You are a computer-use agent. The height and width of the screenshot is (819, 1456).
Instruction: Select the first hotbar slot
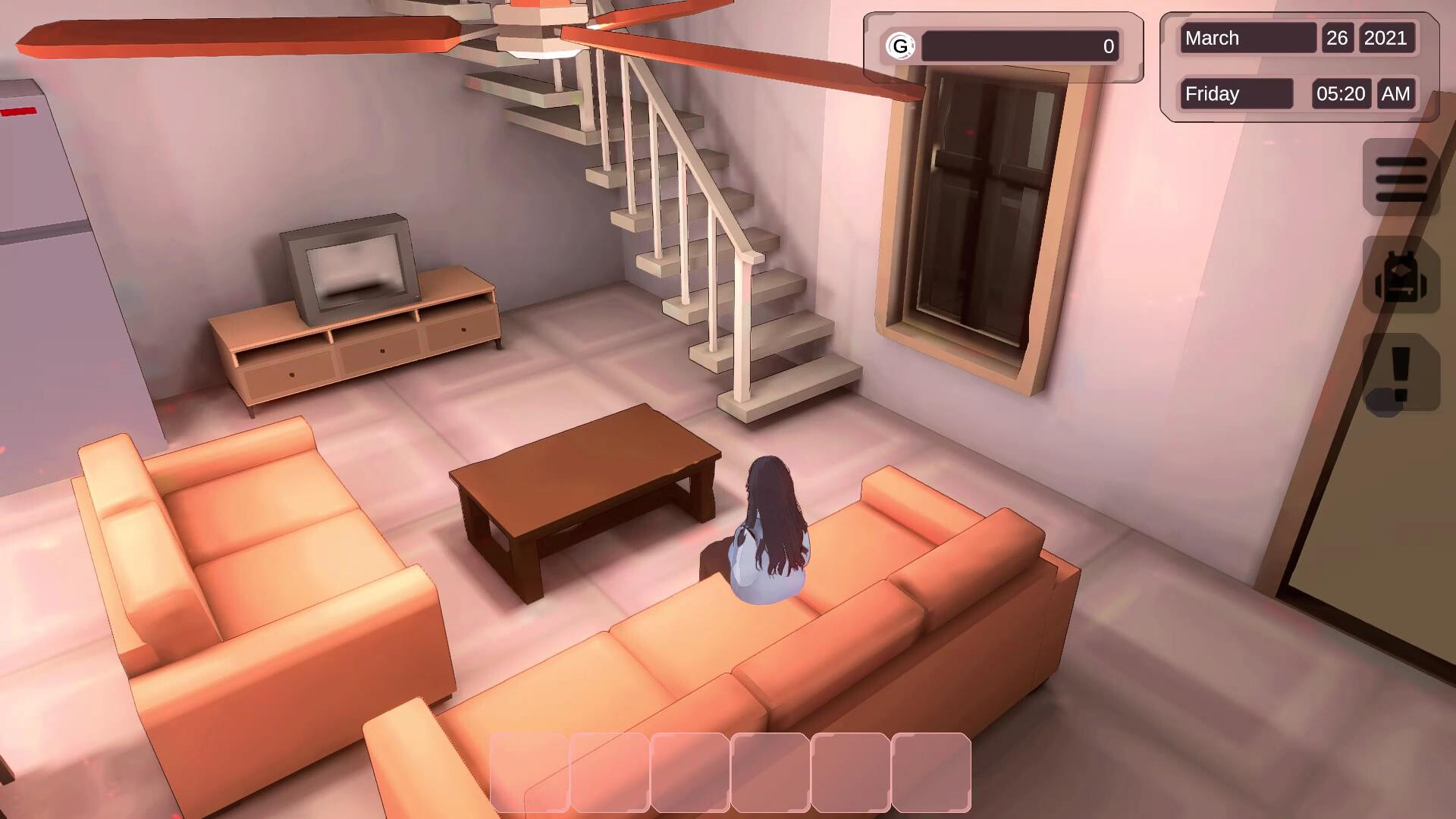(531, 771)
